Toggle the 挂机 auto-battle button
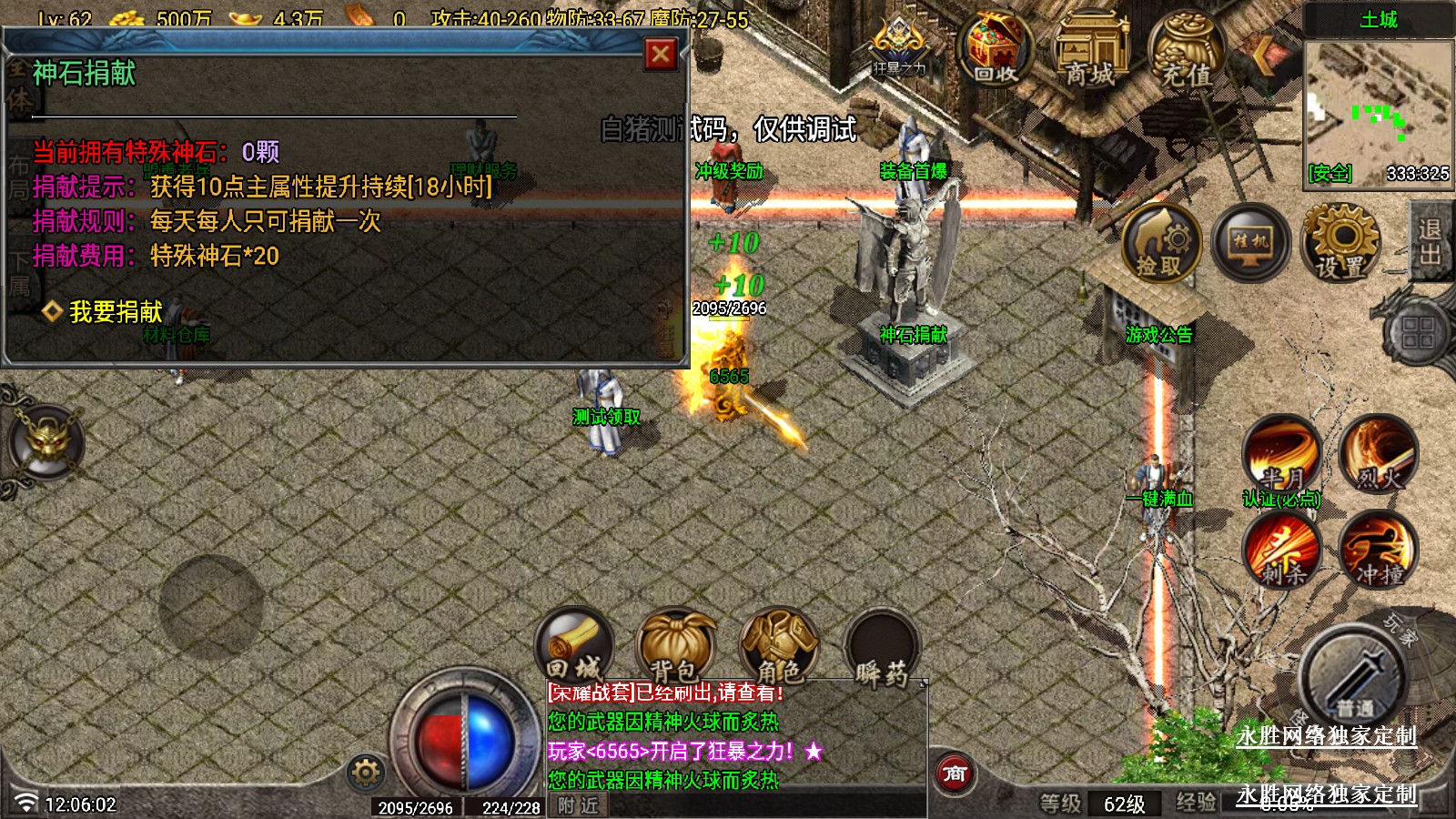Image resolution: width=1456 pixels, height=819 pixels. click(x=1250, y=243)
